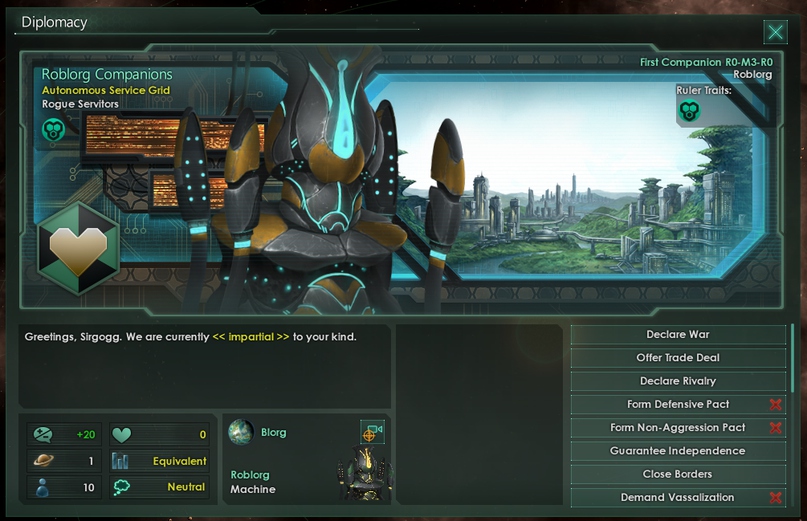
Task: Close the Diplomacy window
Action: click(x=775, y=32)
